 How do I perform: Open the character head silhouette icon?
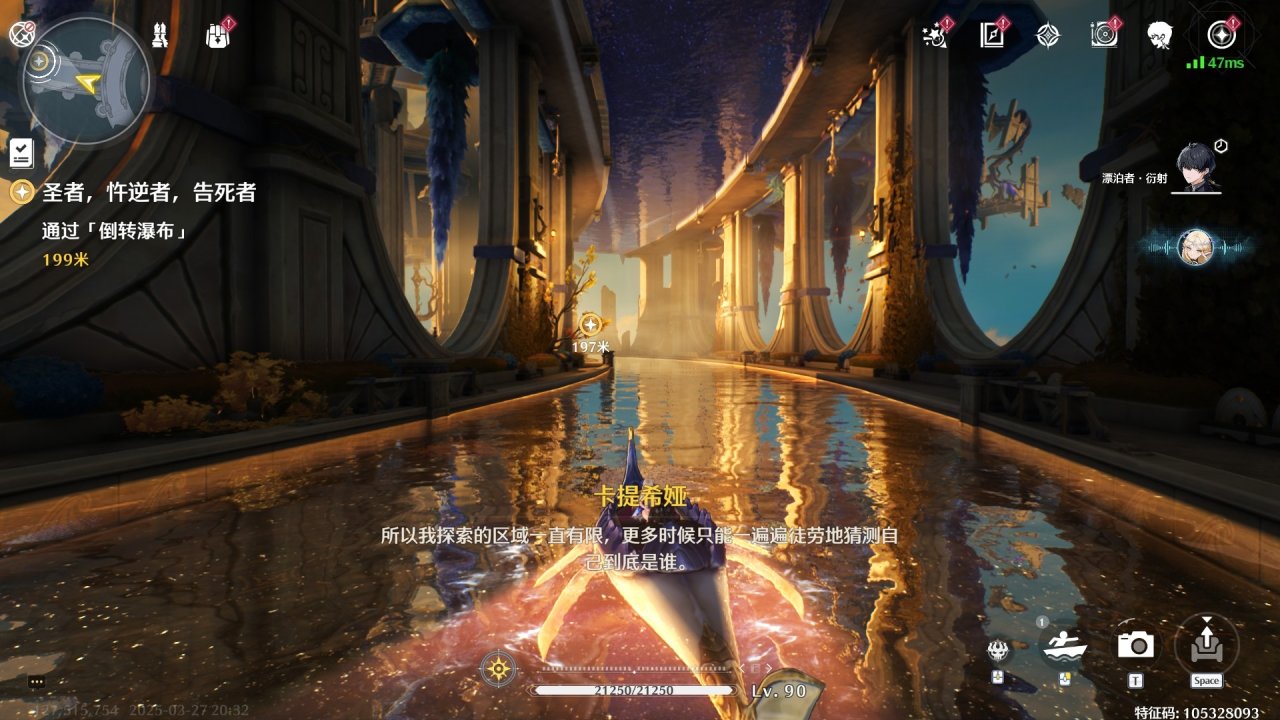pyautogui.click(x=1160, y=36)
